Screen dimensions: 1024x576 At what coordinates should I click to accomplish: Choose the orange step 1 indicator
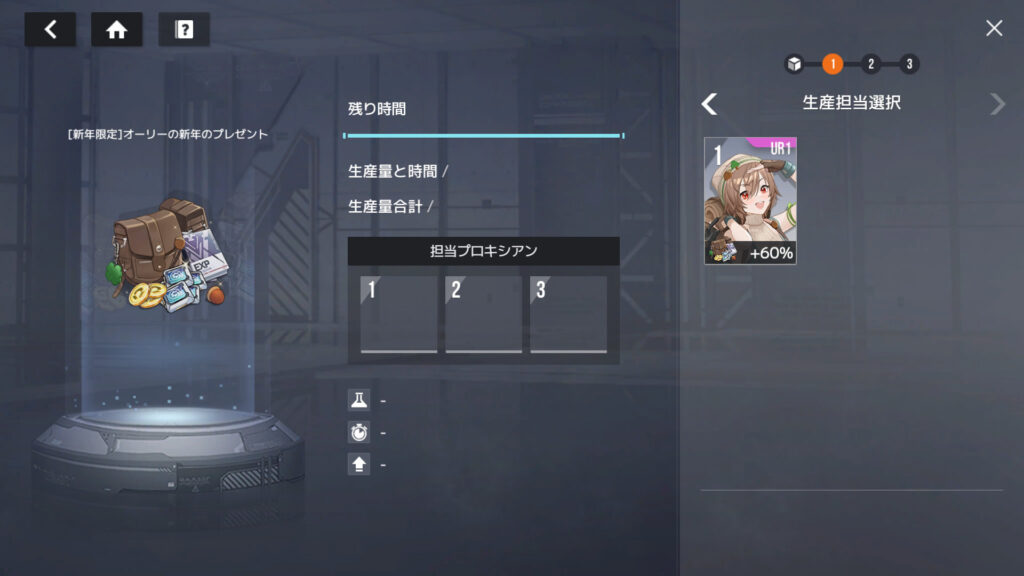click(x=832, y=64)
